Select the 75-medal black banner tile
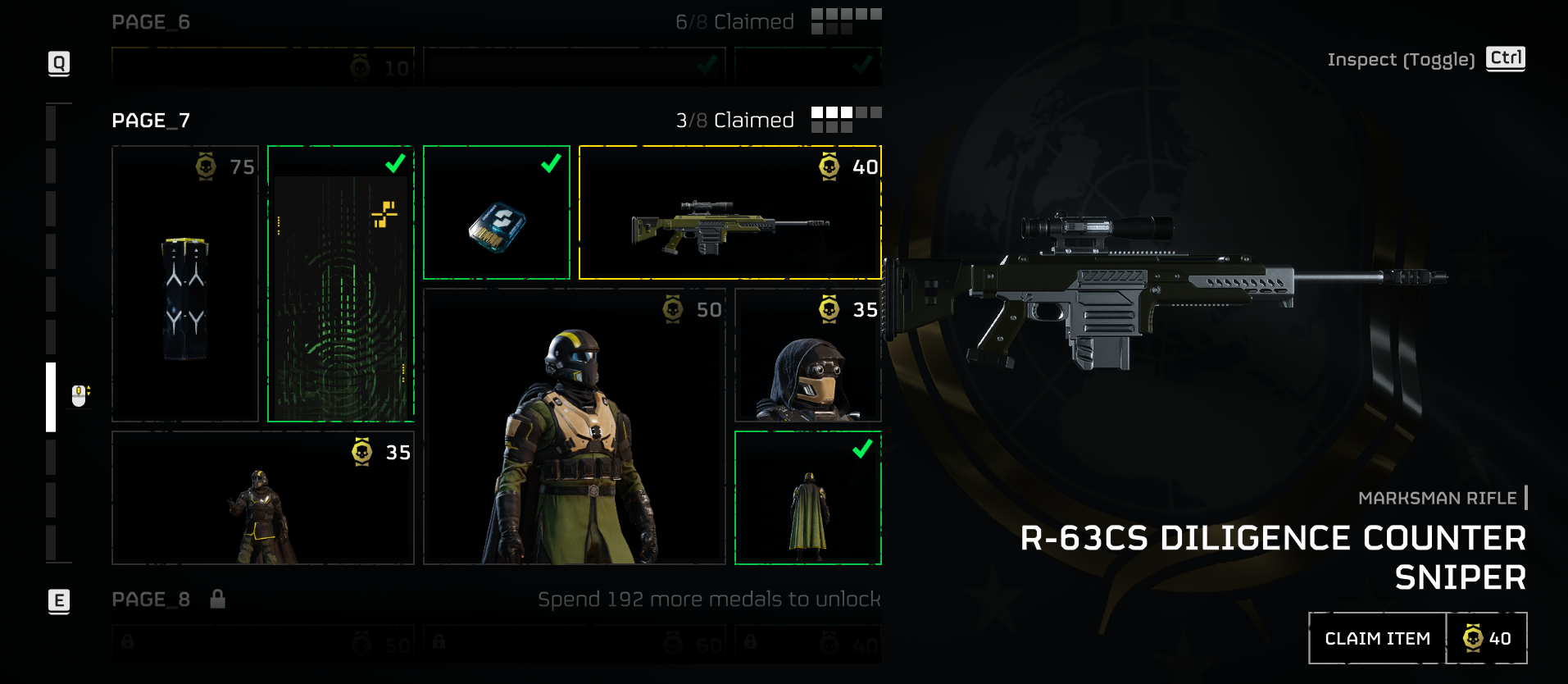This screenshot has height=684, width=1568. [x=185, y=284]
